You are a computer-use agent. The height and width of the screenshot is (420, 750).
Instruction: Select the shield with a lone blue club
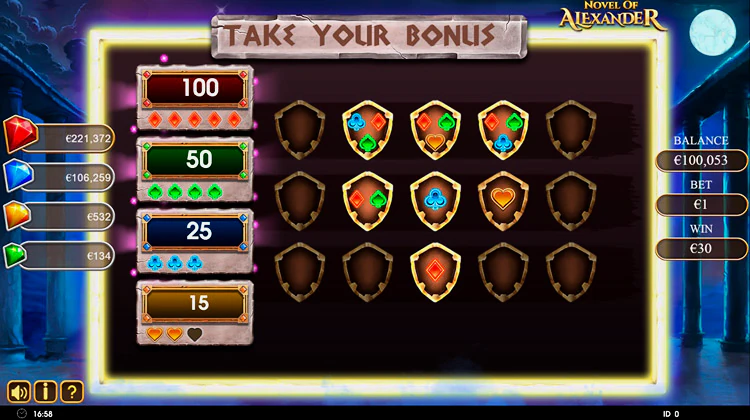point(435,199)
